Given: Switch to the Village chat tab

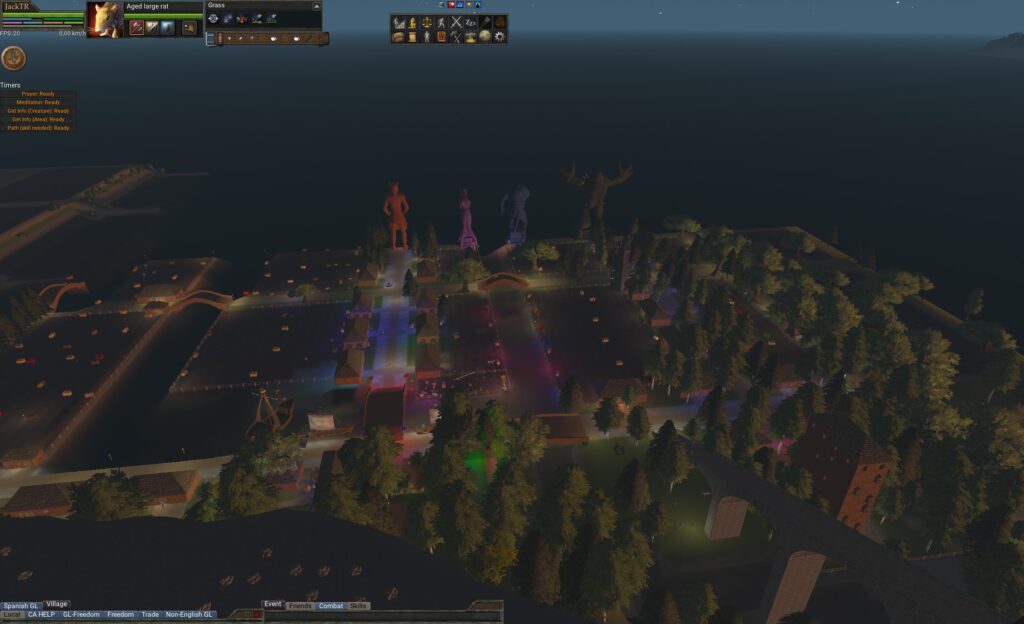Looking at the screenshot, I should tap(57, 604).
